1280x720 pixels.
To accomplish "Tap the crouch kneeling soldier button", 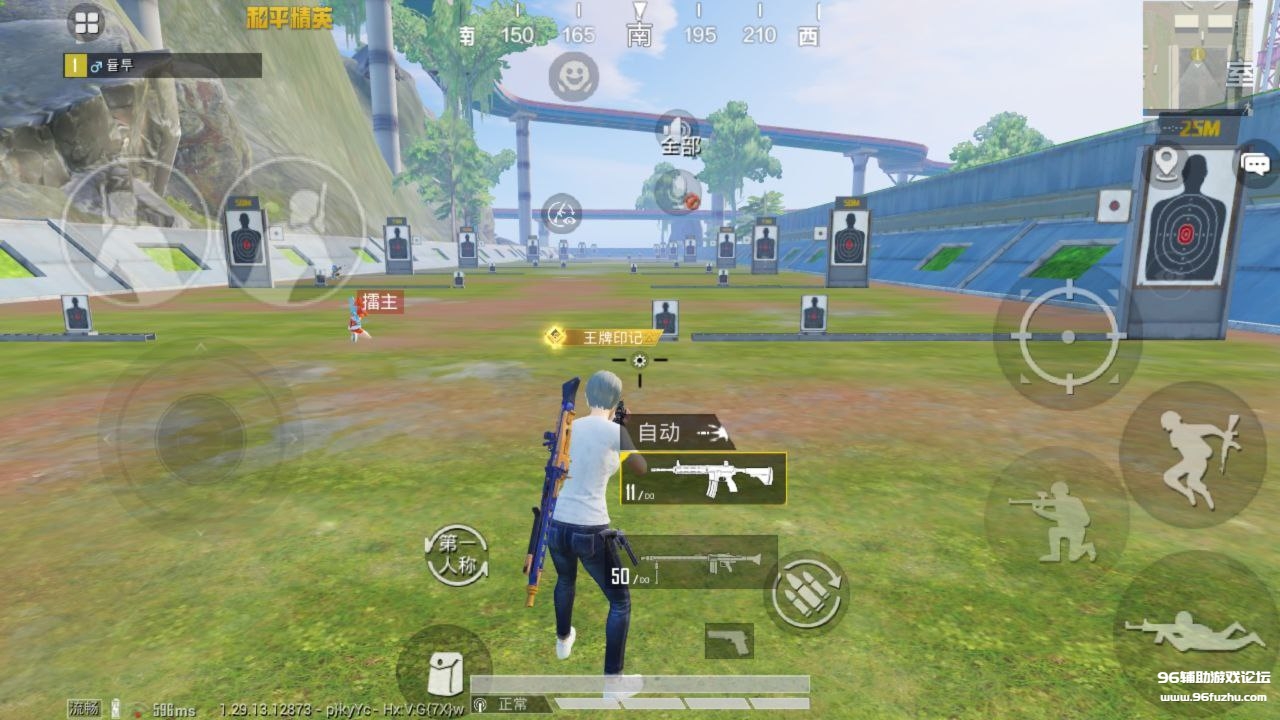I will tap(1056, 518).
